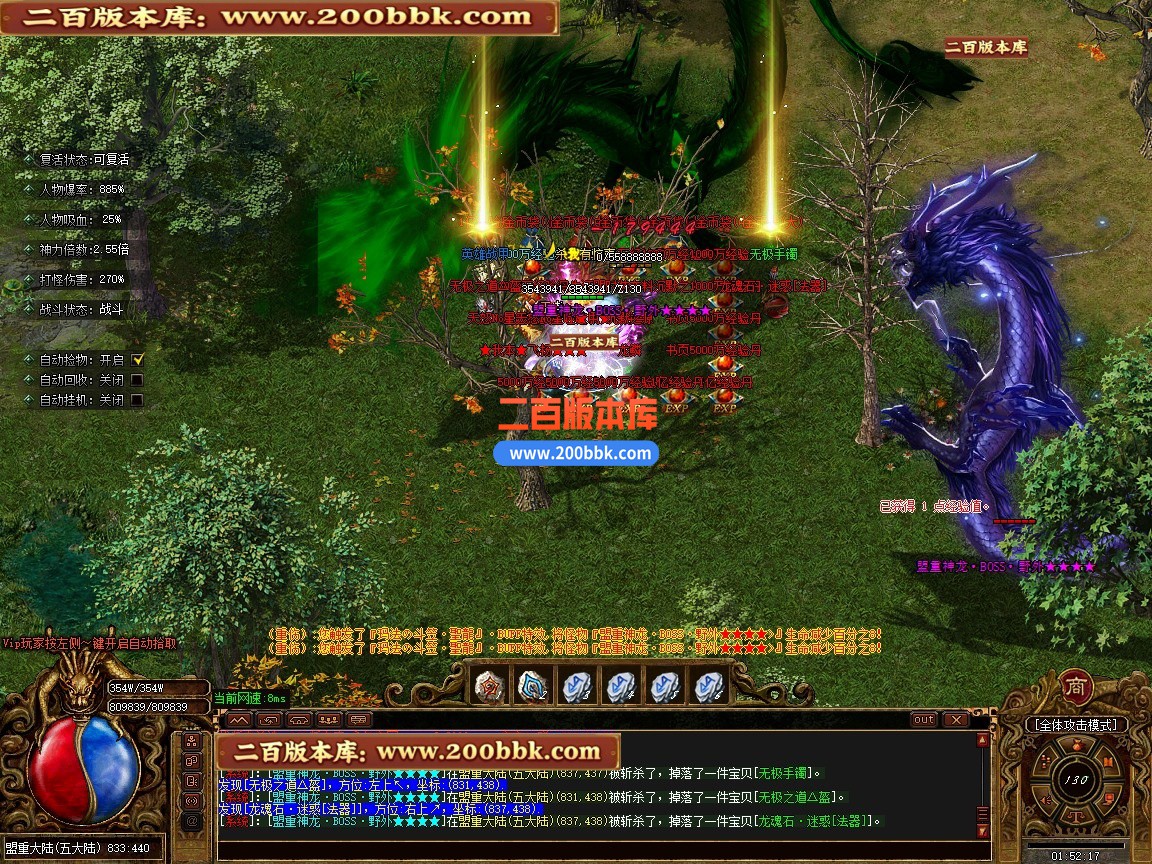Open the @ private chat channel button
Screen dimensions: 1152x864
[191, 821]
